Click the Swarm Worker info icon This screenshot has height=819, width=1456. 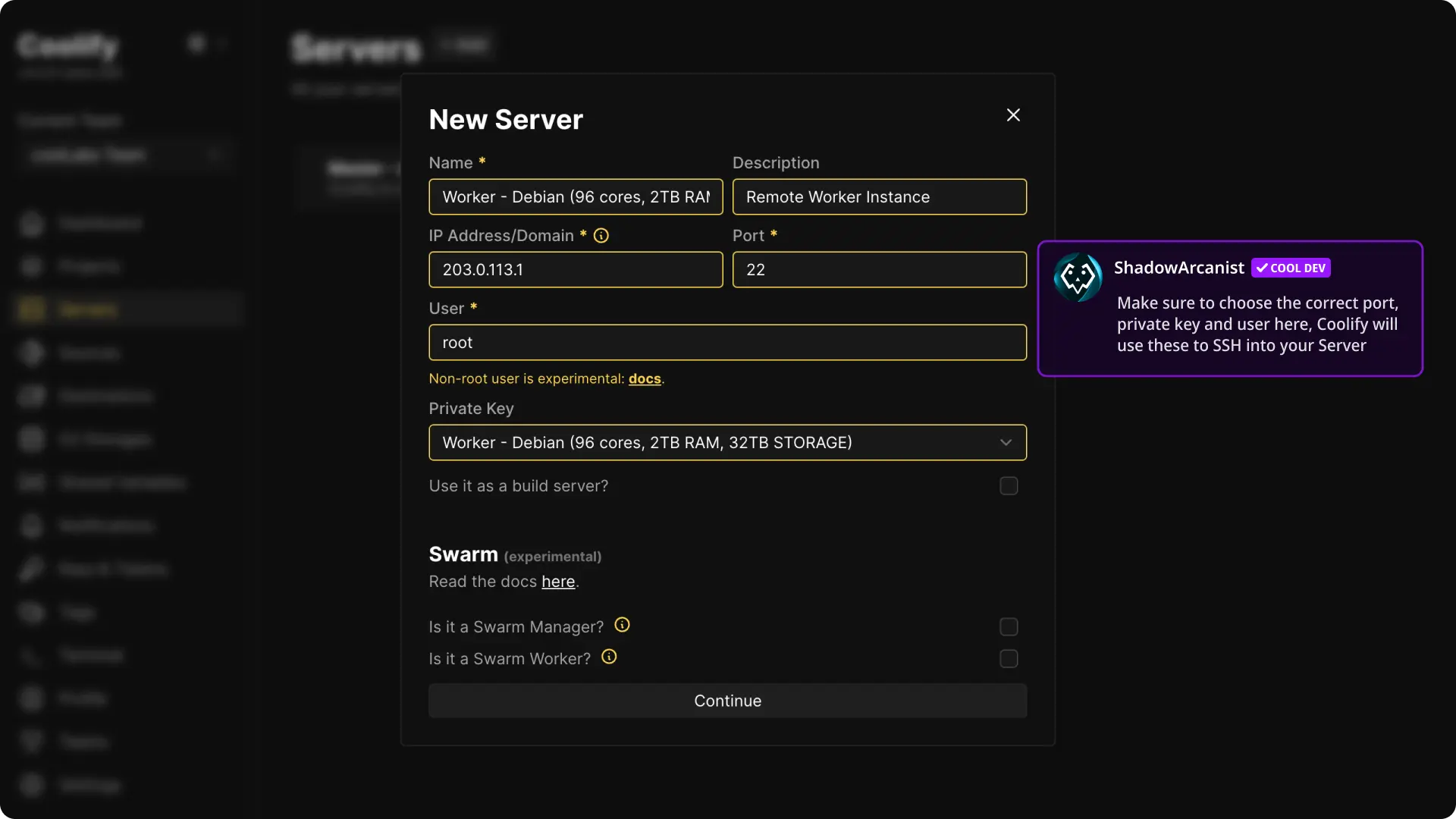(609, 657)
